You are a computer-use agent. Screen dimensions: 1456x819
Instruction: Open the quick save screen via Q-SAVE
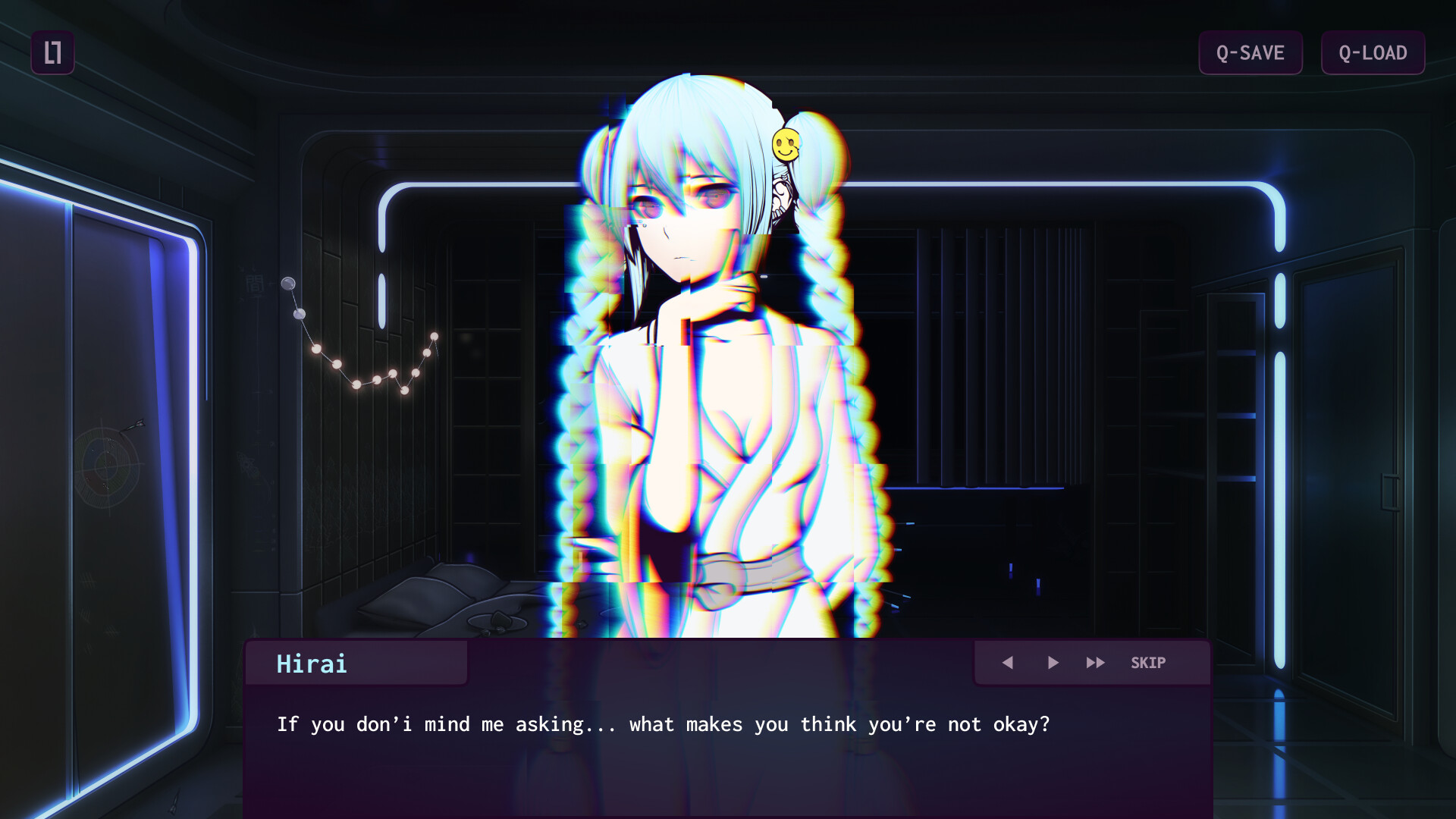click(1250, 52)
